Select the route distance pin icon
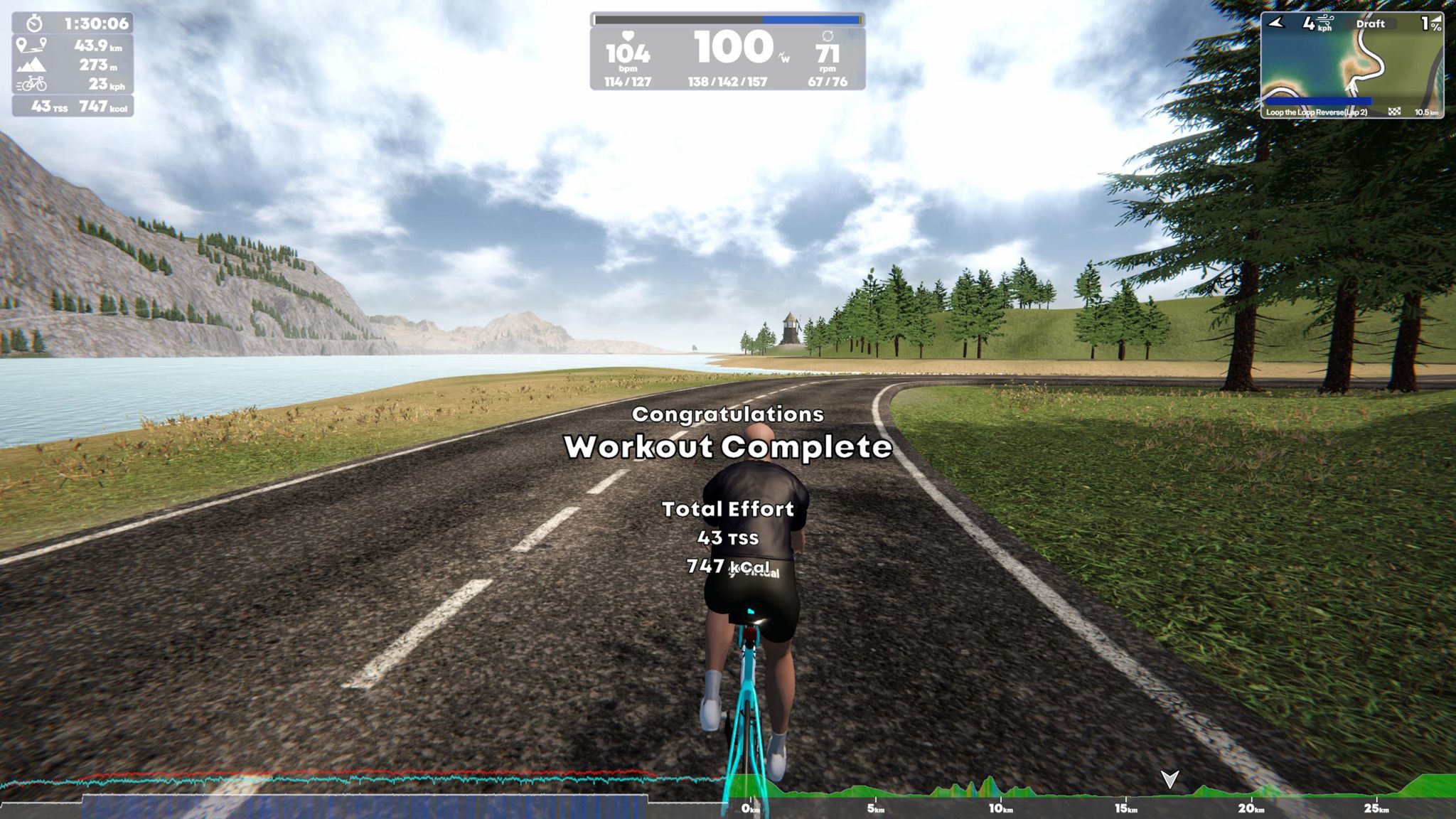The width and height of the screenshot is (1456, 819). coord(32,45)
